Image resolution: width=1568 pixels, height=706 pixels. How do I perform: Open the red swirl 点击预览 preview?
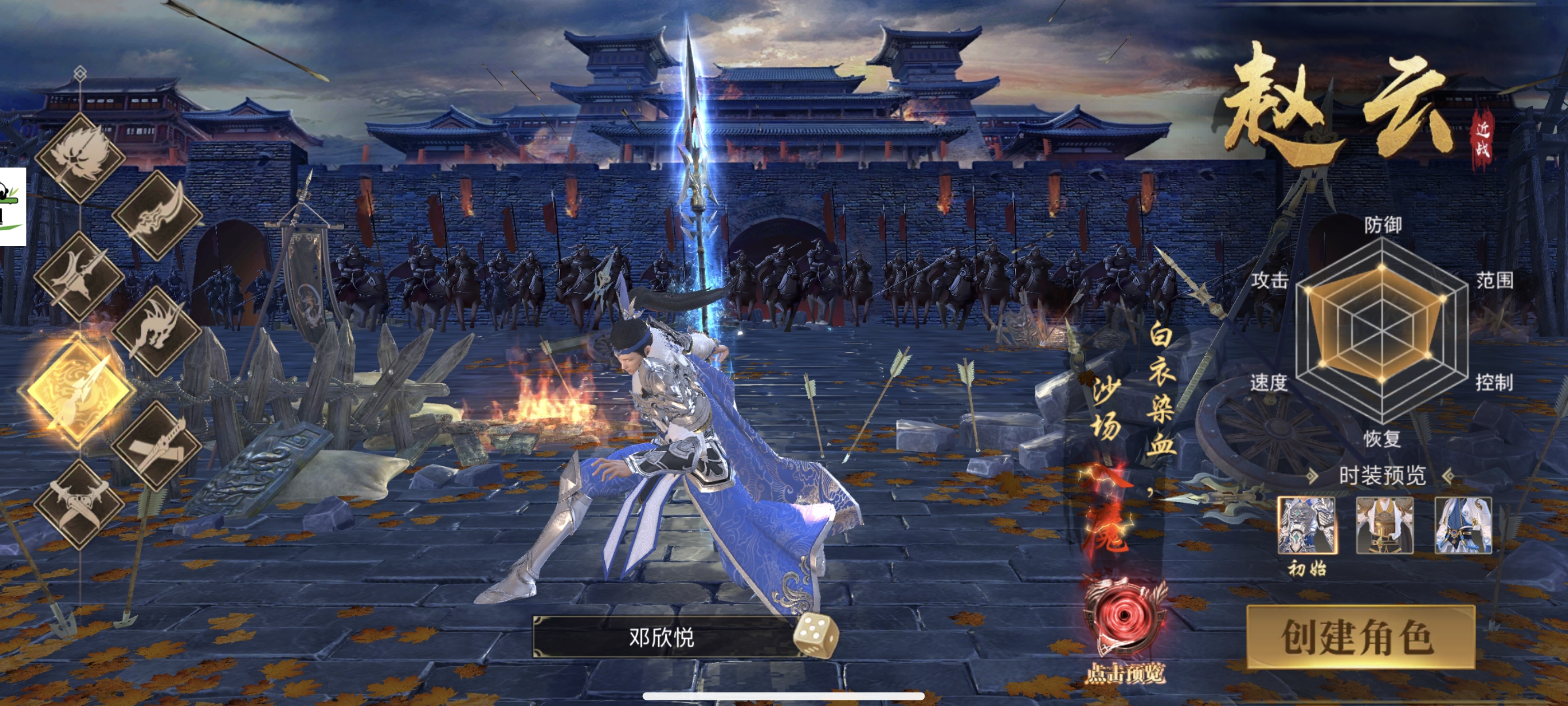point(1125,615)
